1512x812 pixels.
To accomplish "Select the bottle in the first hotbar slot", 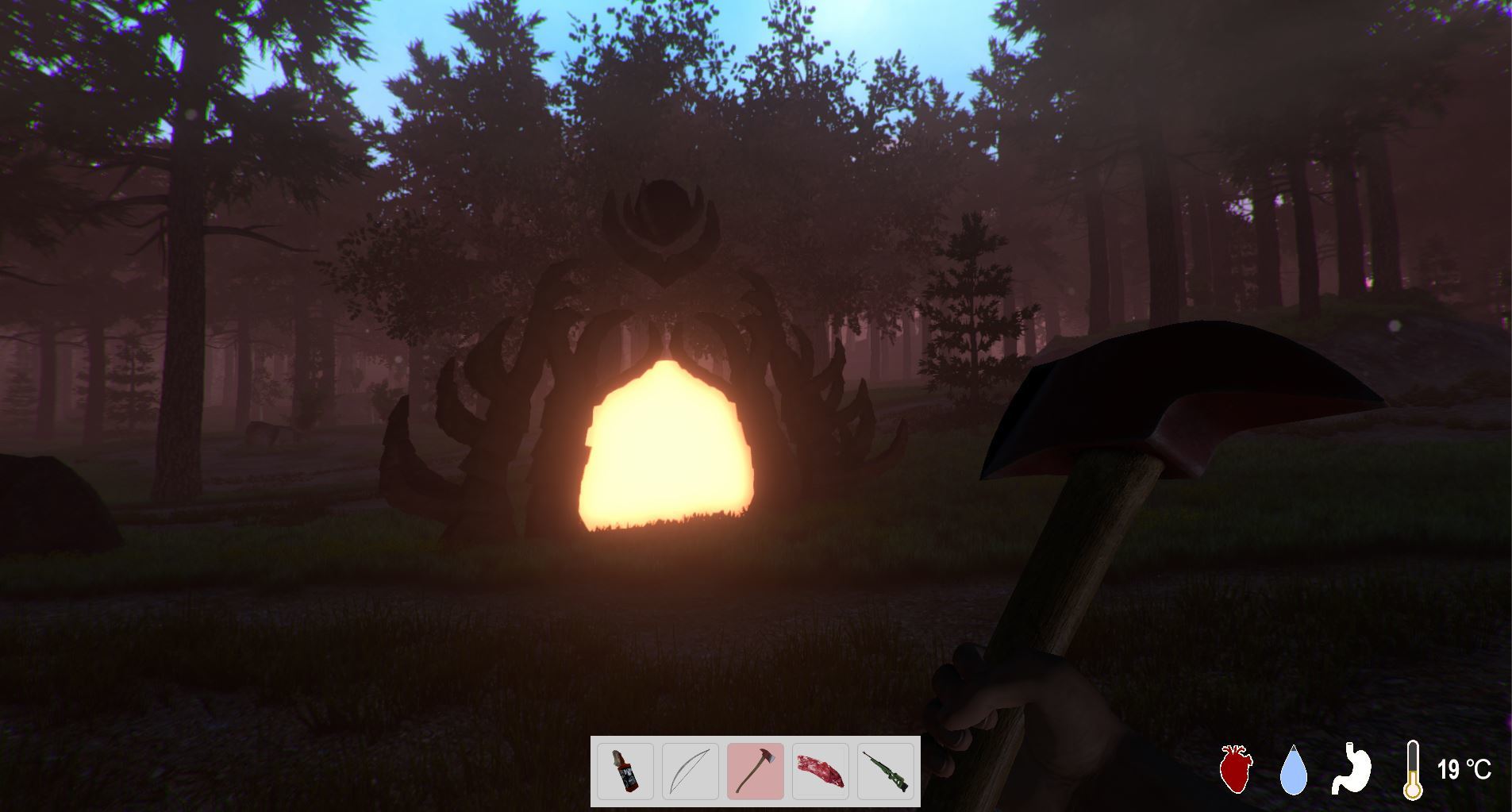I will click(624, 771).
